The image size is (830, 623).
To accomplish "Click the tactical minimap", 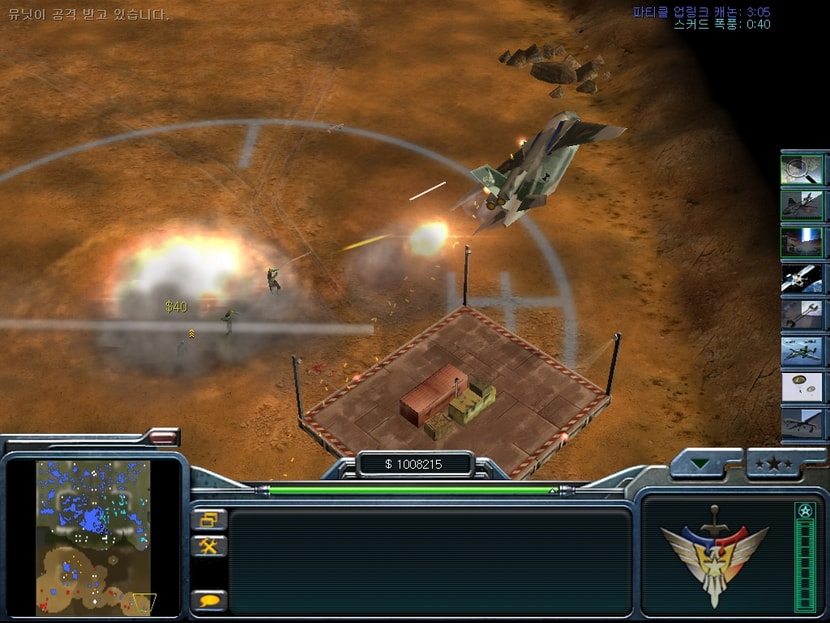I will (93, 536).
